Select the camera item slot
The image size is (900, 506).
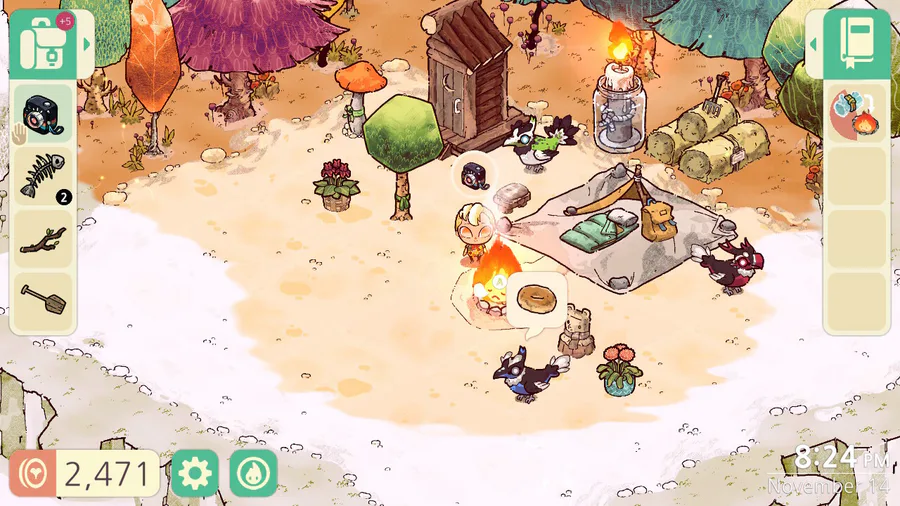click(x=42, y=113)
